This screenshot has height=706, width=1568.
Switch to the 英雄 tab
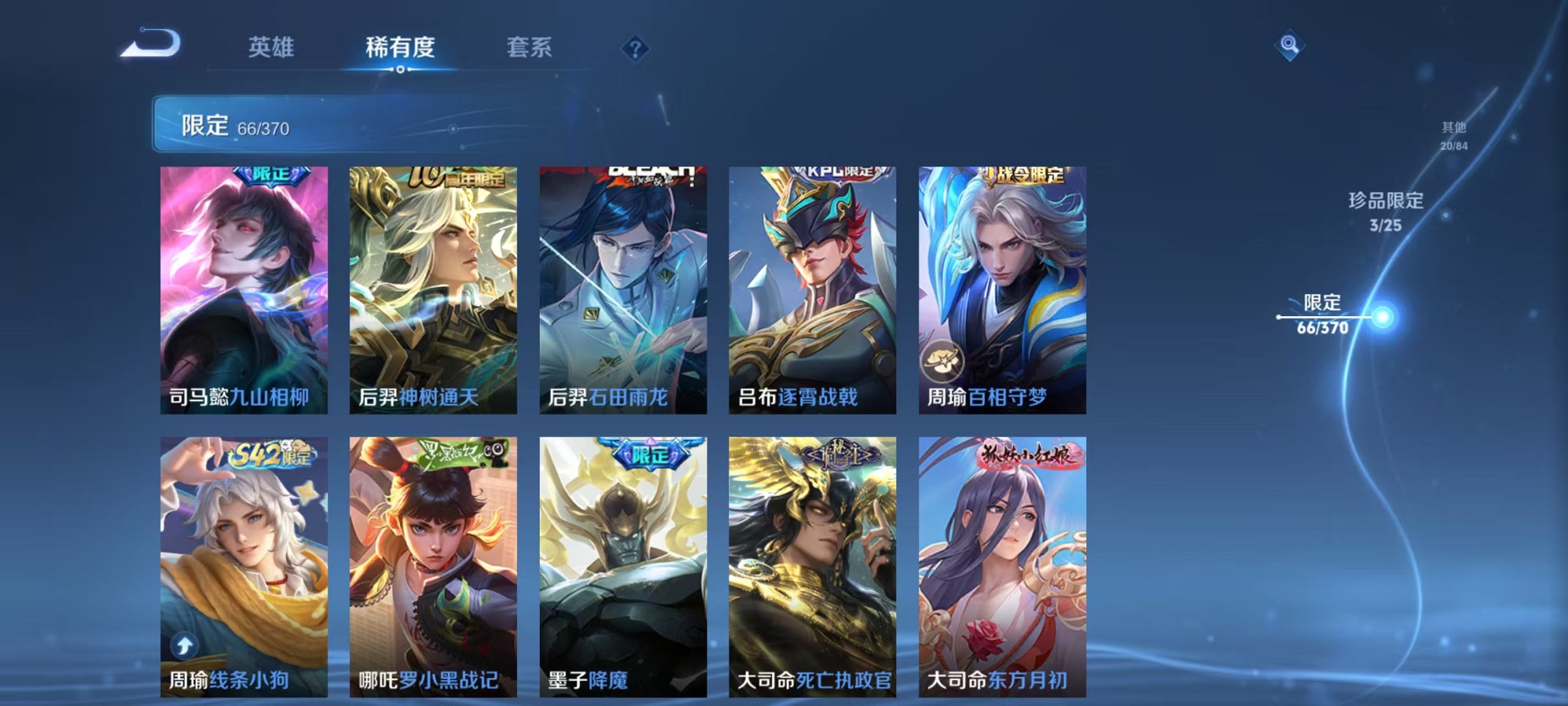click(x=271, y=47)
